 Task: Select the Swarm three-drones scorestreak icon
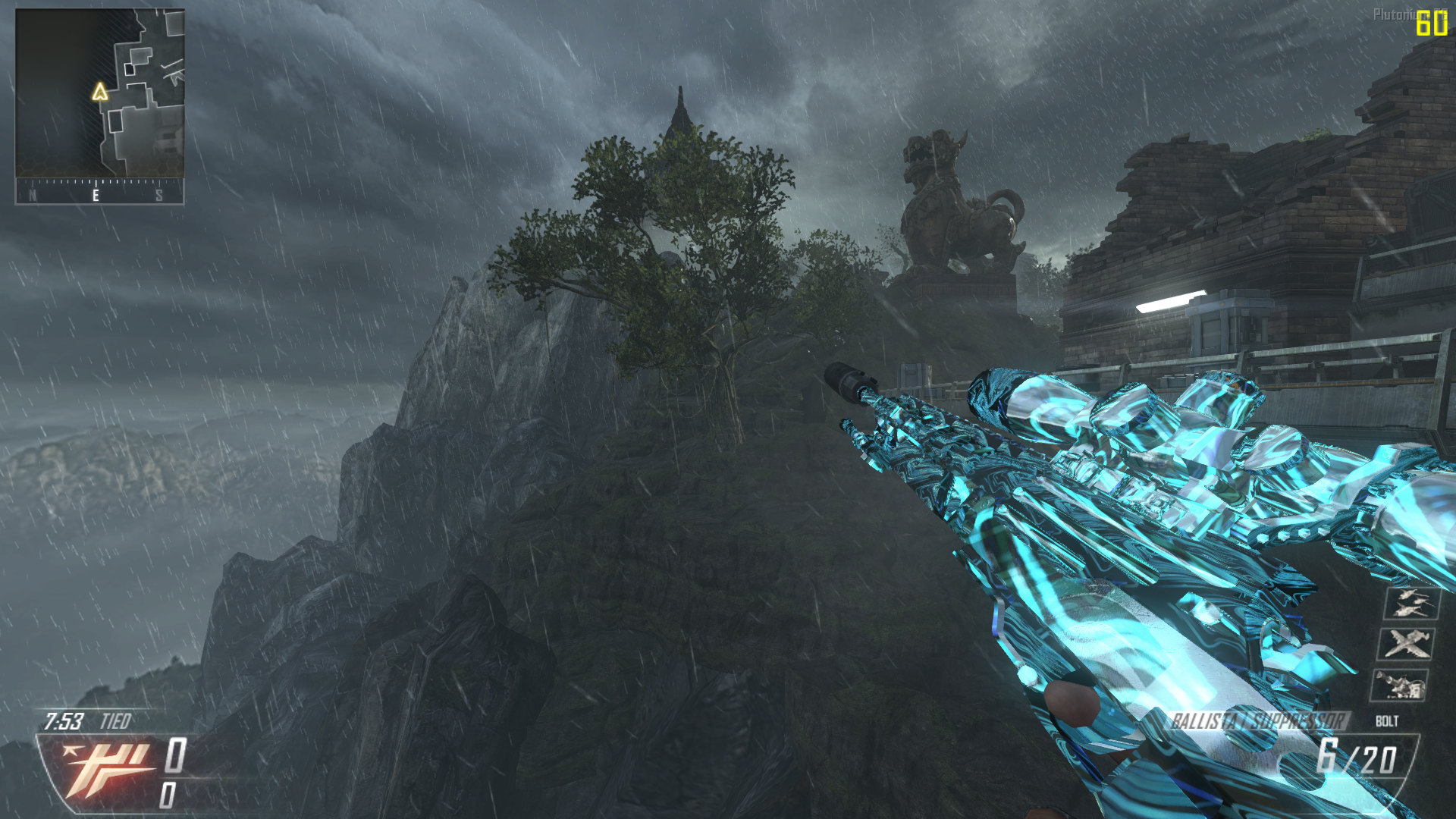[1410, 604]
